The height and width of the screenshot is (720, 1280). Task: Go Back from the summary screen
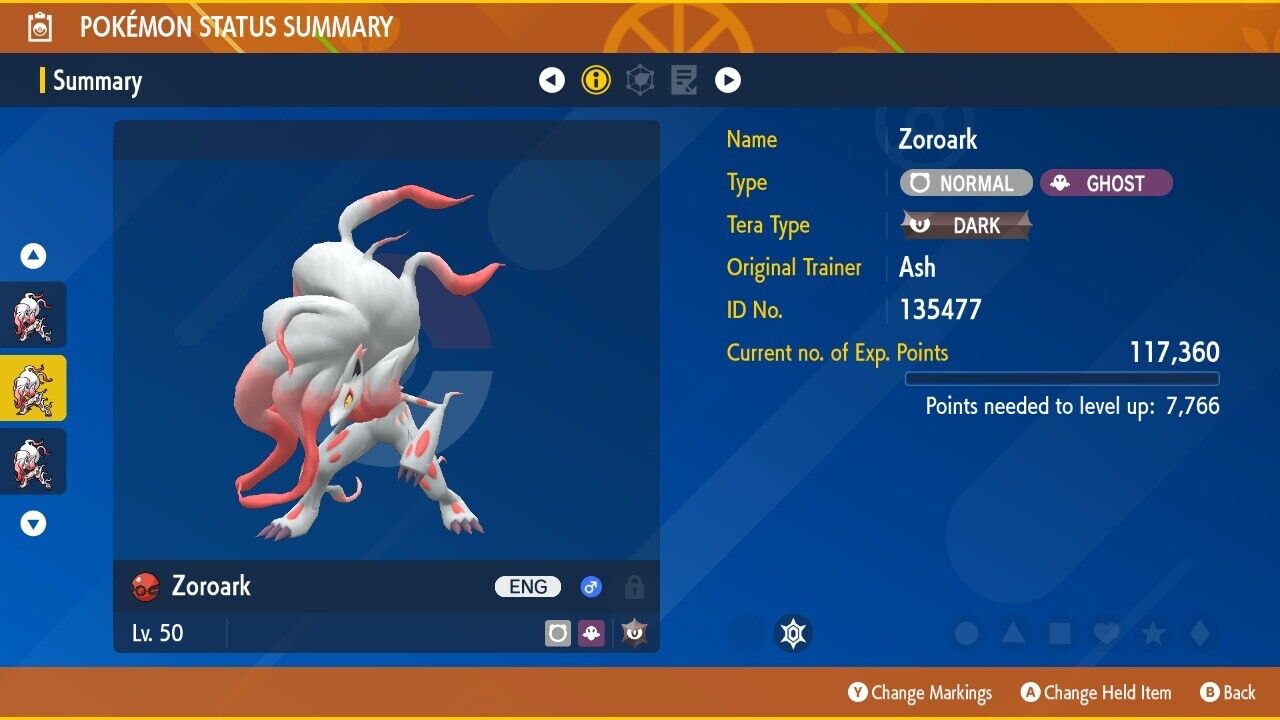point(1227,693)
